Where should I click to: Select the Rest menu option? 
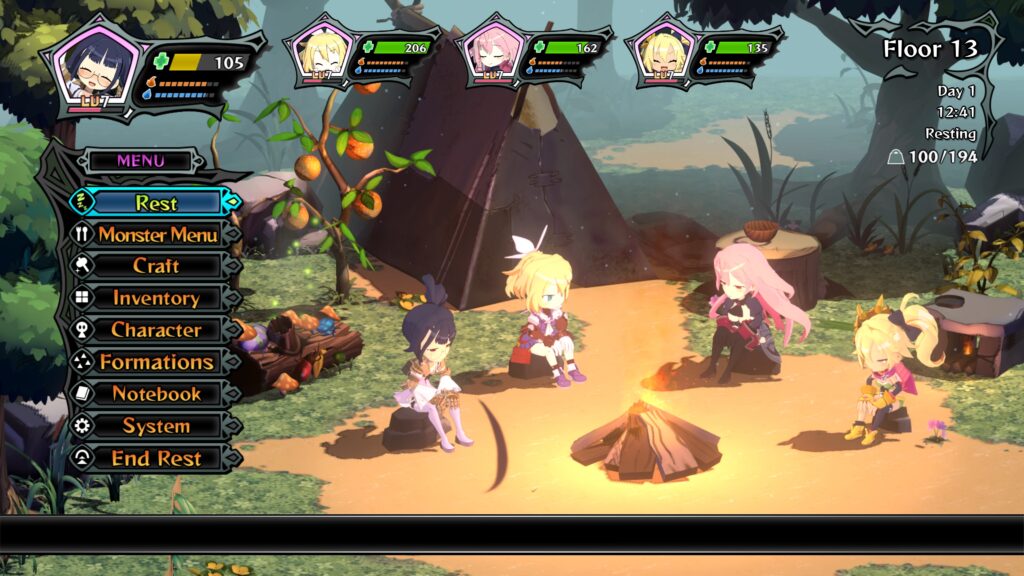(x=156, y=202)
